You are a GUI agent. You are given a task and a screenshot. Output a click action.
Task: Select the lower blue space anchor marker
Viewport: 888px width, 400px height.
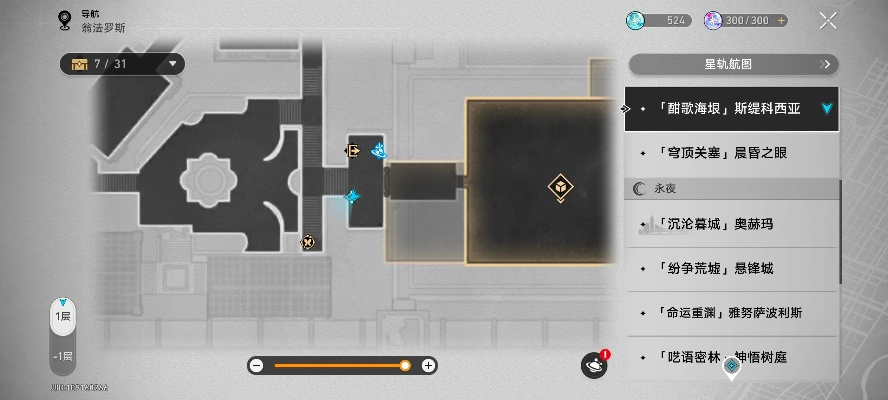point(352,197)
